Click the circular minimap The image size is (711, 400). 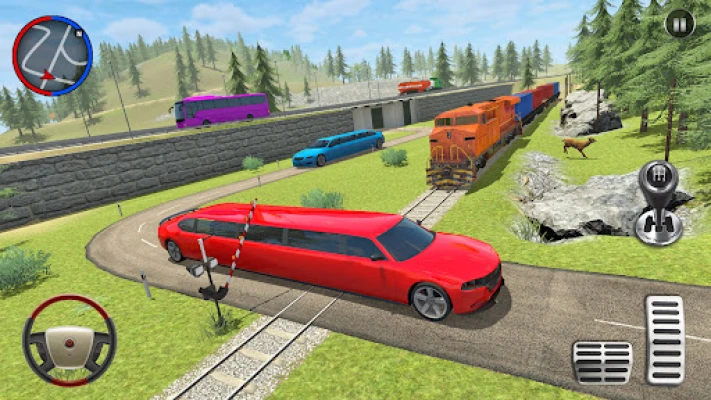[x=52, y=55]
